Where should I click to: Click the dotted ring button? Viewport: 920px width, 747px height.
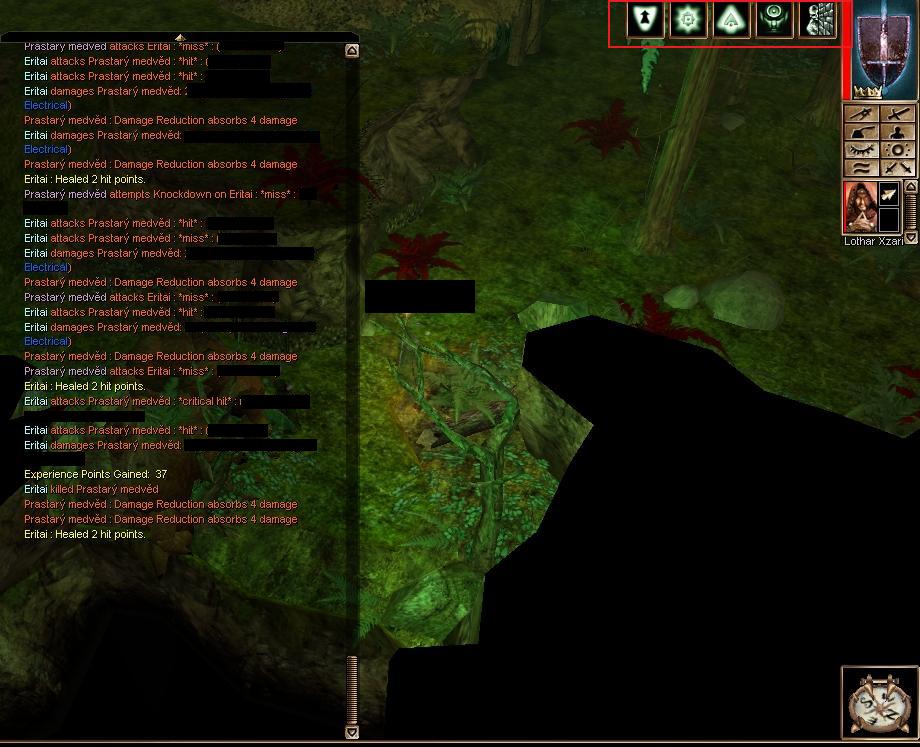click(x=899, y=150)
